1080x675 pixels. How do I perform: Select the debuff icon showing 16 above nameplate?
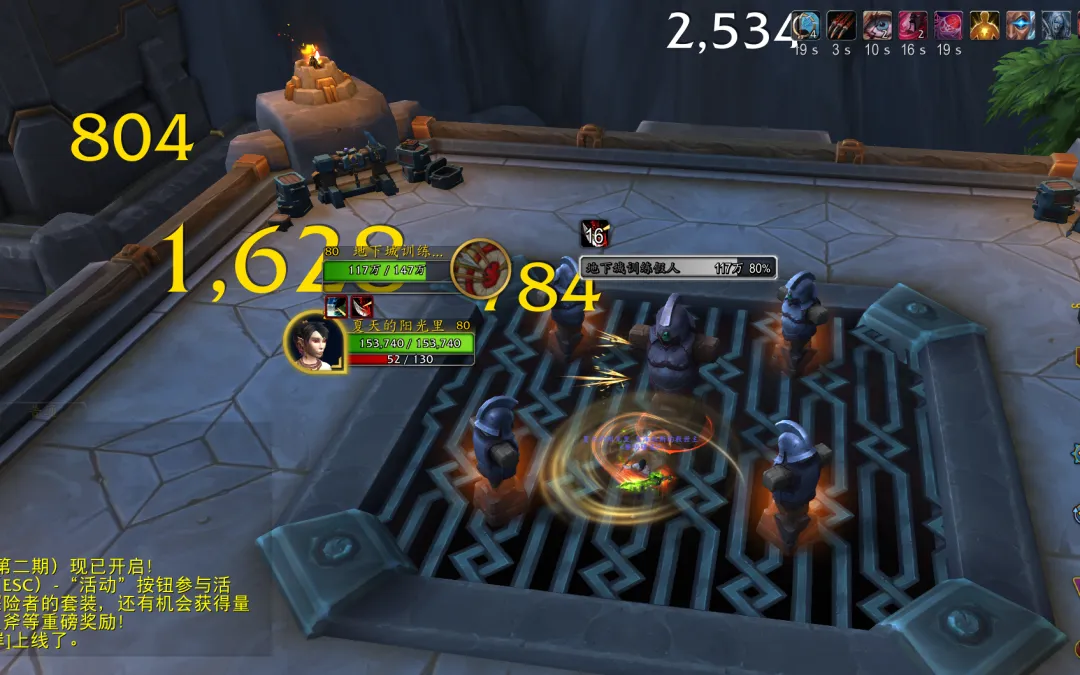pos(594,234)
